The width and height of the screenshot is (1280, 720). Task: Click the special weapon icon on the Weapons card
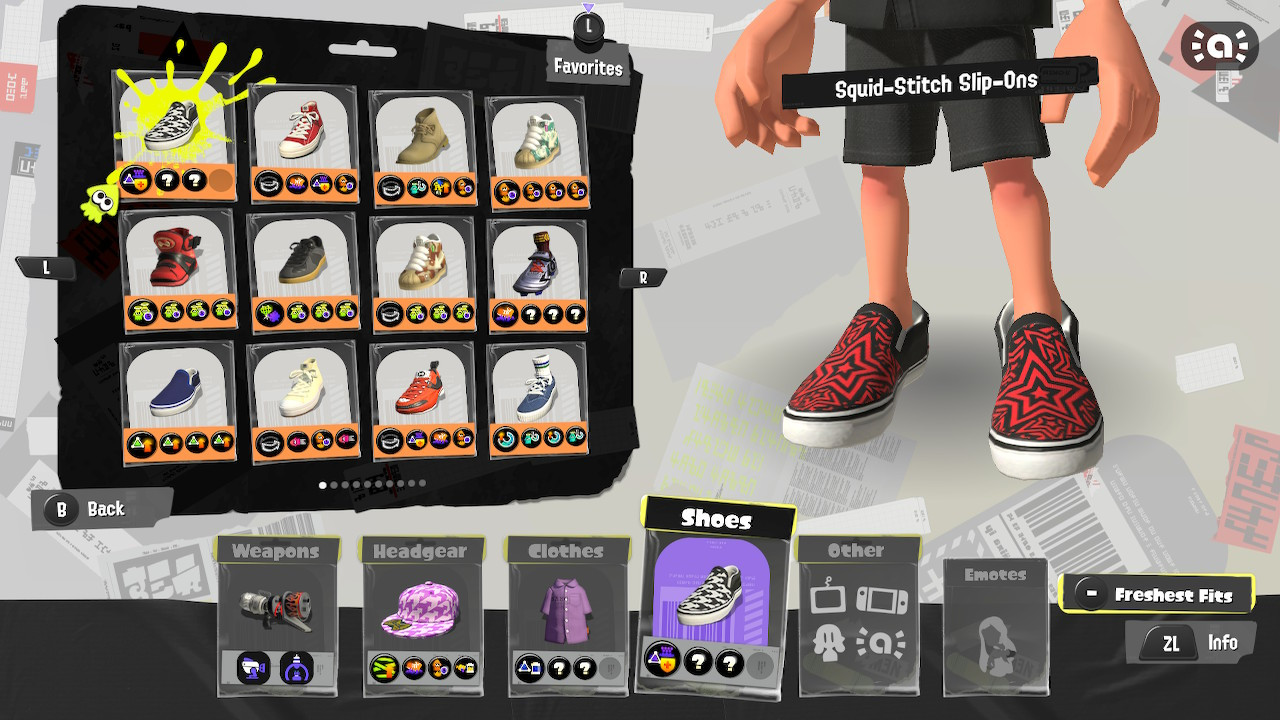tap(298, 670)
